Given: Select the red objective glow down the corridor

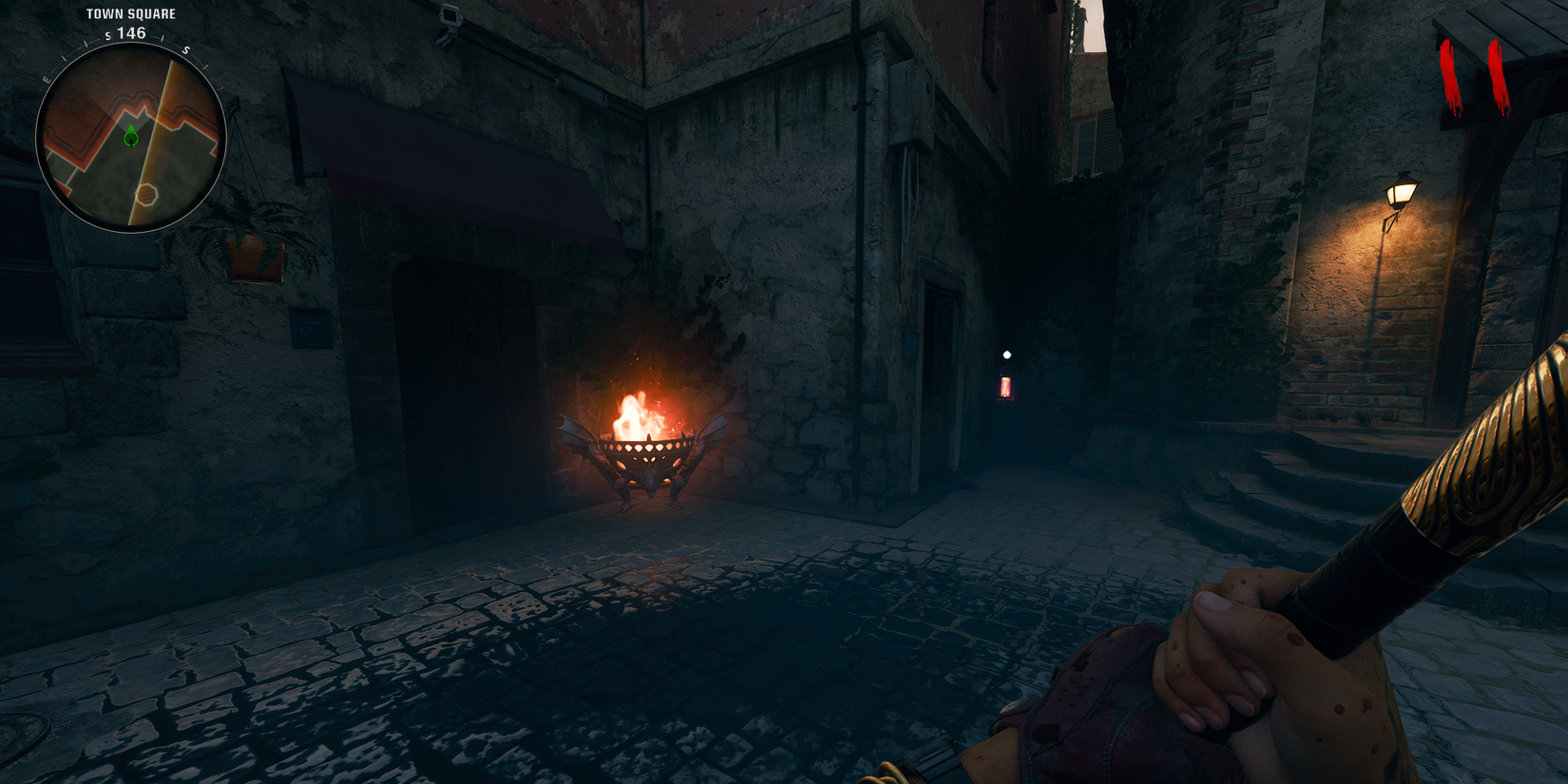Looking at the screenshot, I should point(1005,388).
